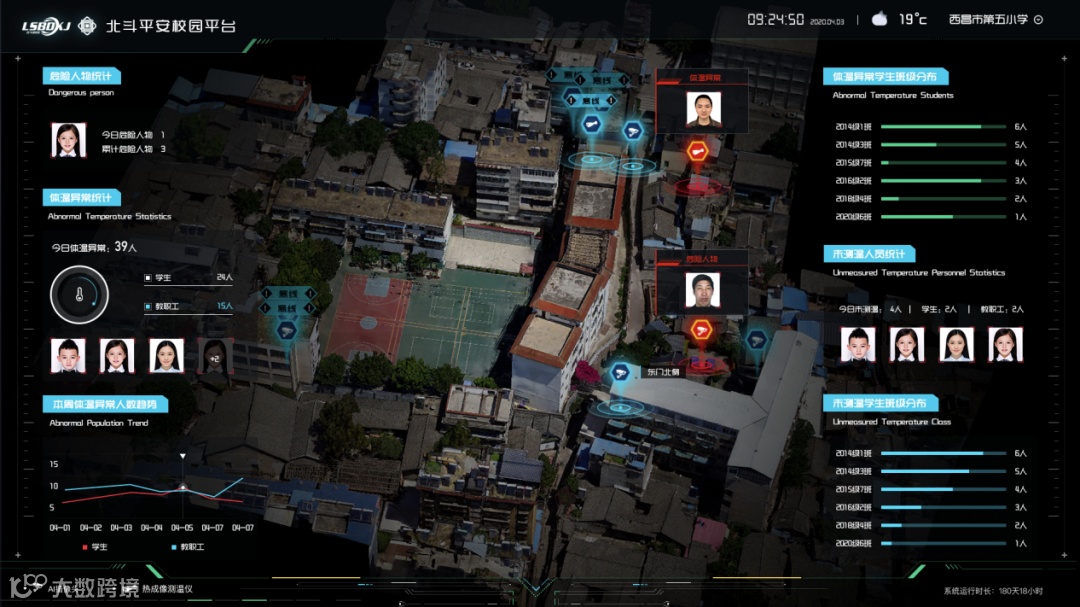Expand the +2 hidden abnormal temperature photos
The height and width of the screenshot is (607, 1080).
(x=215, y=355)
